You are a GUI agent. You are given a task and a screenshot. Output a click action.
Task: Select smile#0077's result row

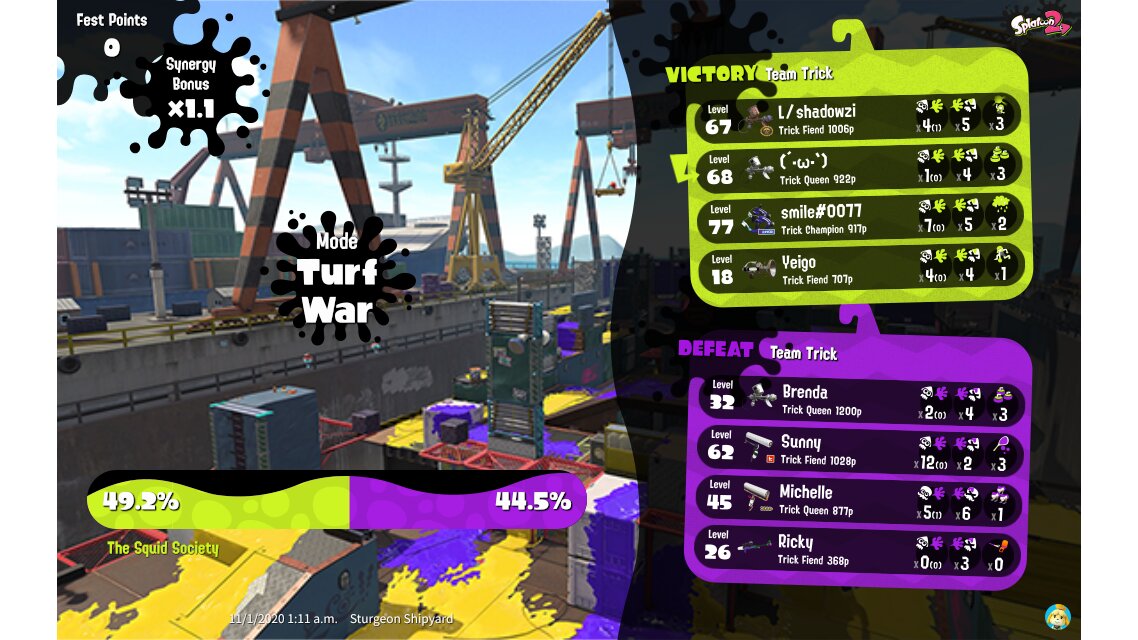point(860,217)
